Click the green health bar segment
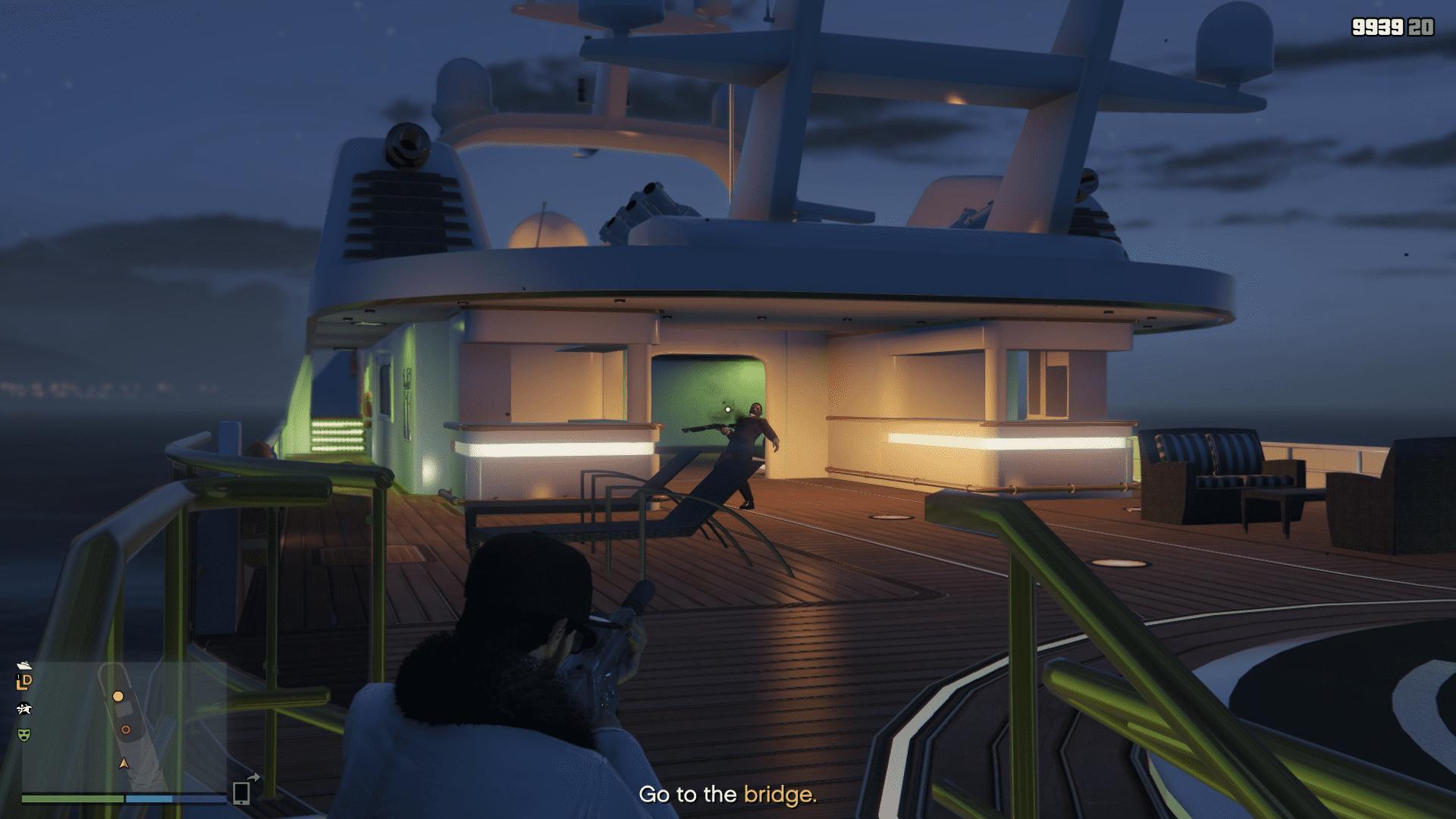This screenshot has height=819, width=1456. pyautogui.click(x=72, y=799)
